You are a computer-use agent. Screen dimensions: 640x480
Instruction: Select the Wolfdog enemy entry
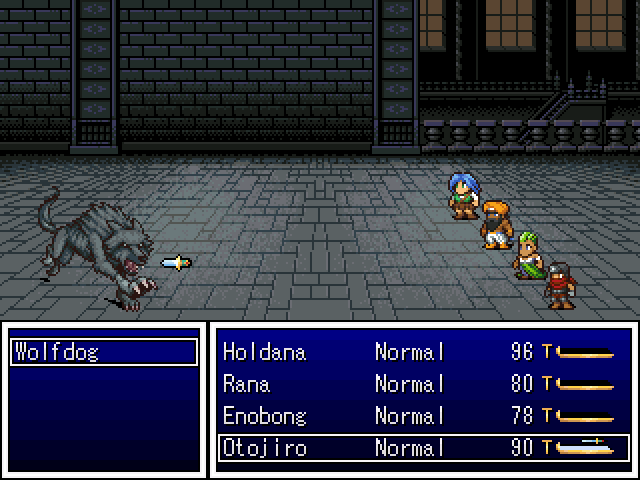[x=104, y=352]
